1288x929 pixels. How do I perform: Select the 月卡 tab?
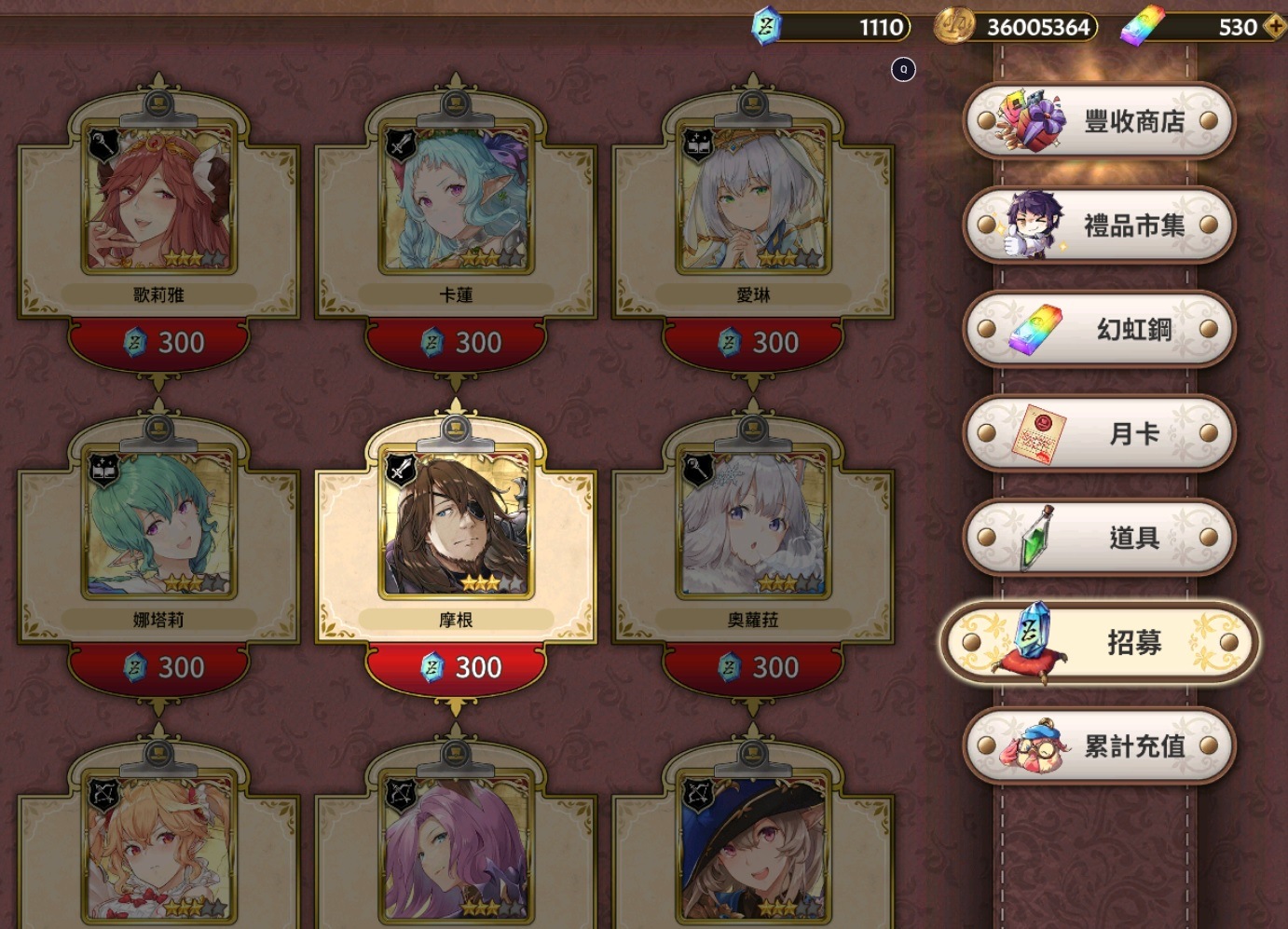pyautogui.click(x=1100, y=433)
